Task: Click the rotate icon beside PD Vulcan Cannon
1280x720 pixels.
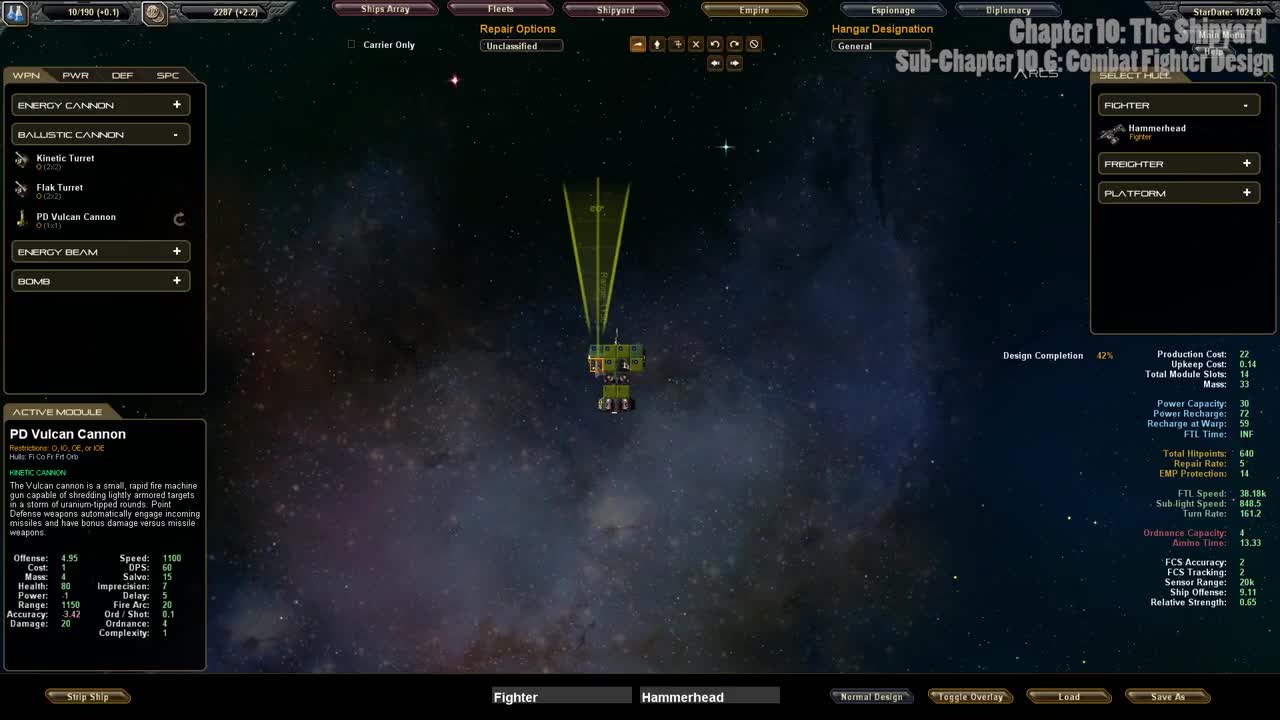Action: pyautogui.click(x=179, y=219)
